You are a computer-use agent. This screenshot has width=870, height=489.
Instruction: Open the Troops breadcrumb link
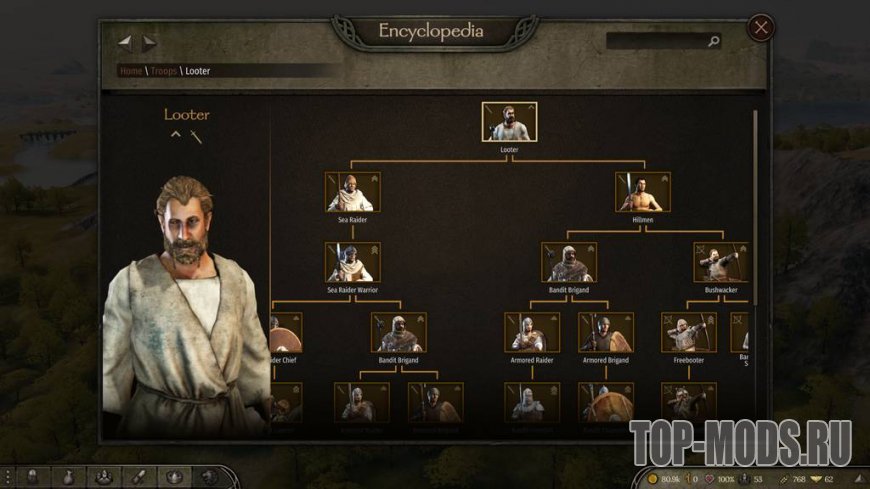pos(163,71)
